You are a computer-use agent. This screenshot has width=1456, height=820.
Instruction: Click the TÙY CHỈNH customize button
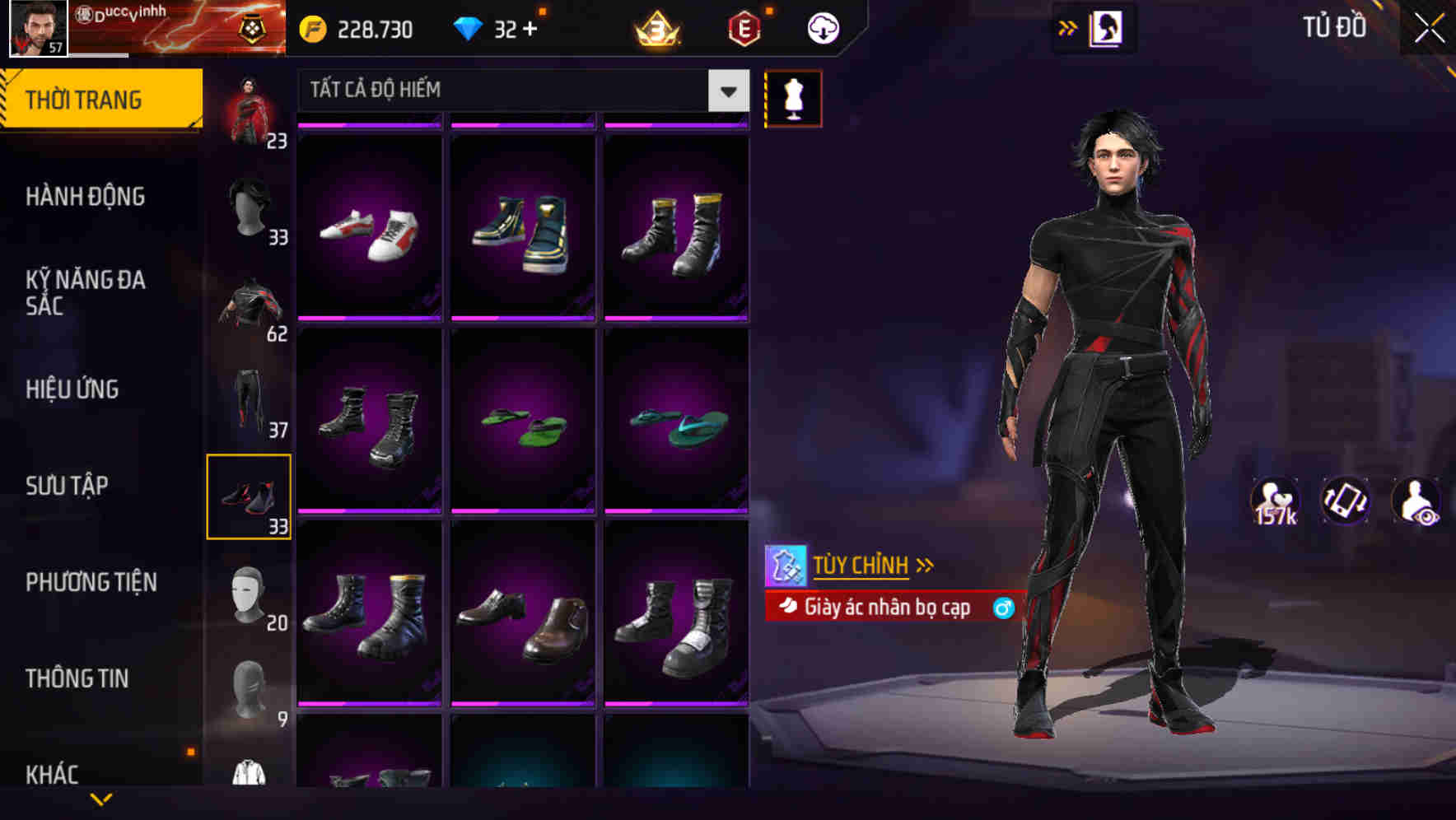[x=861, y=564]
